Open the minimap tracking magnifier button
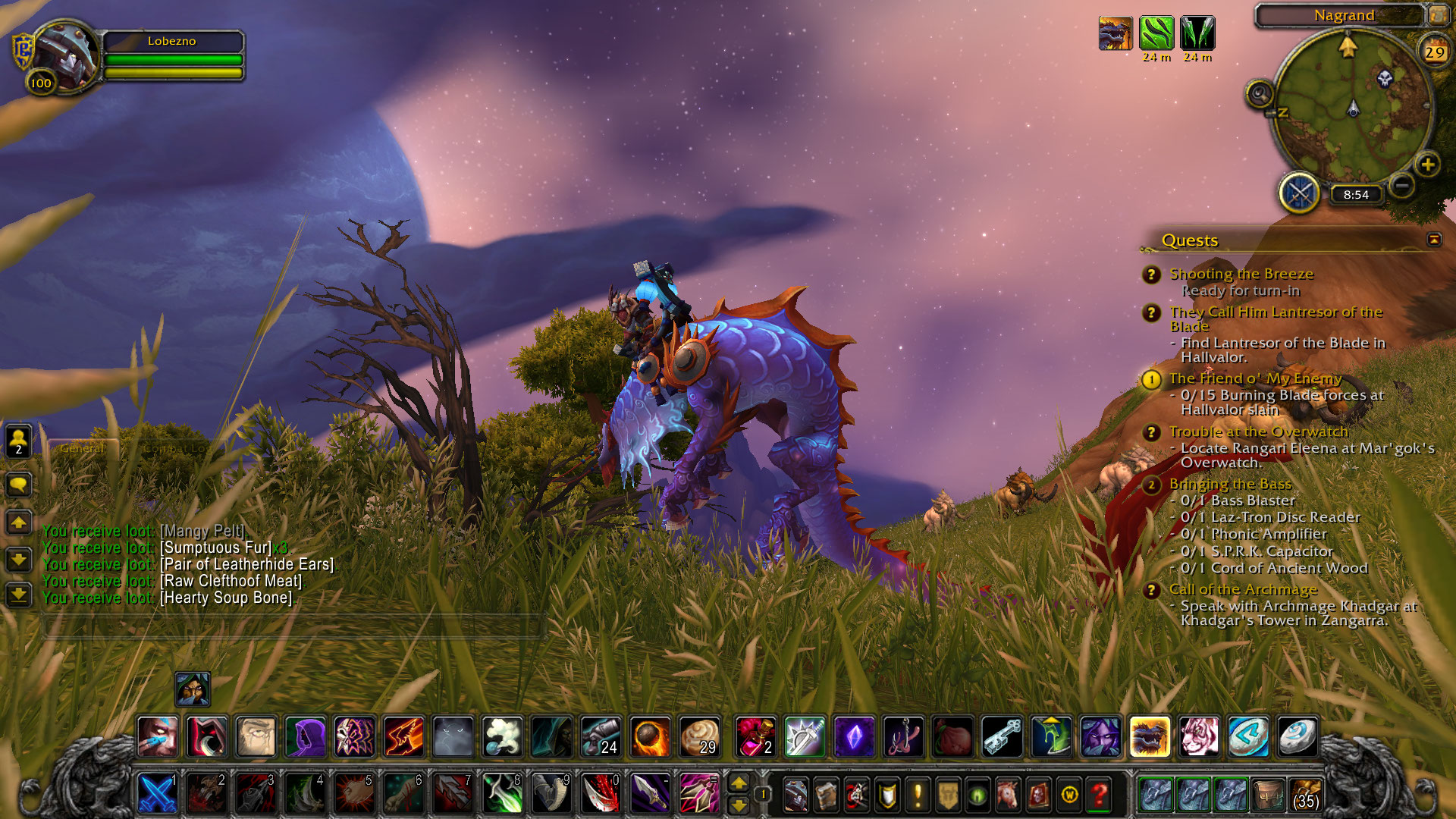The height and width of the screenshot is (819, 1456). tap(1260, 95)
